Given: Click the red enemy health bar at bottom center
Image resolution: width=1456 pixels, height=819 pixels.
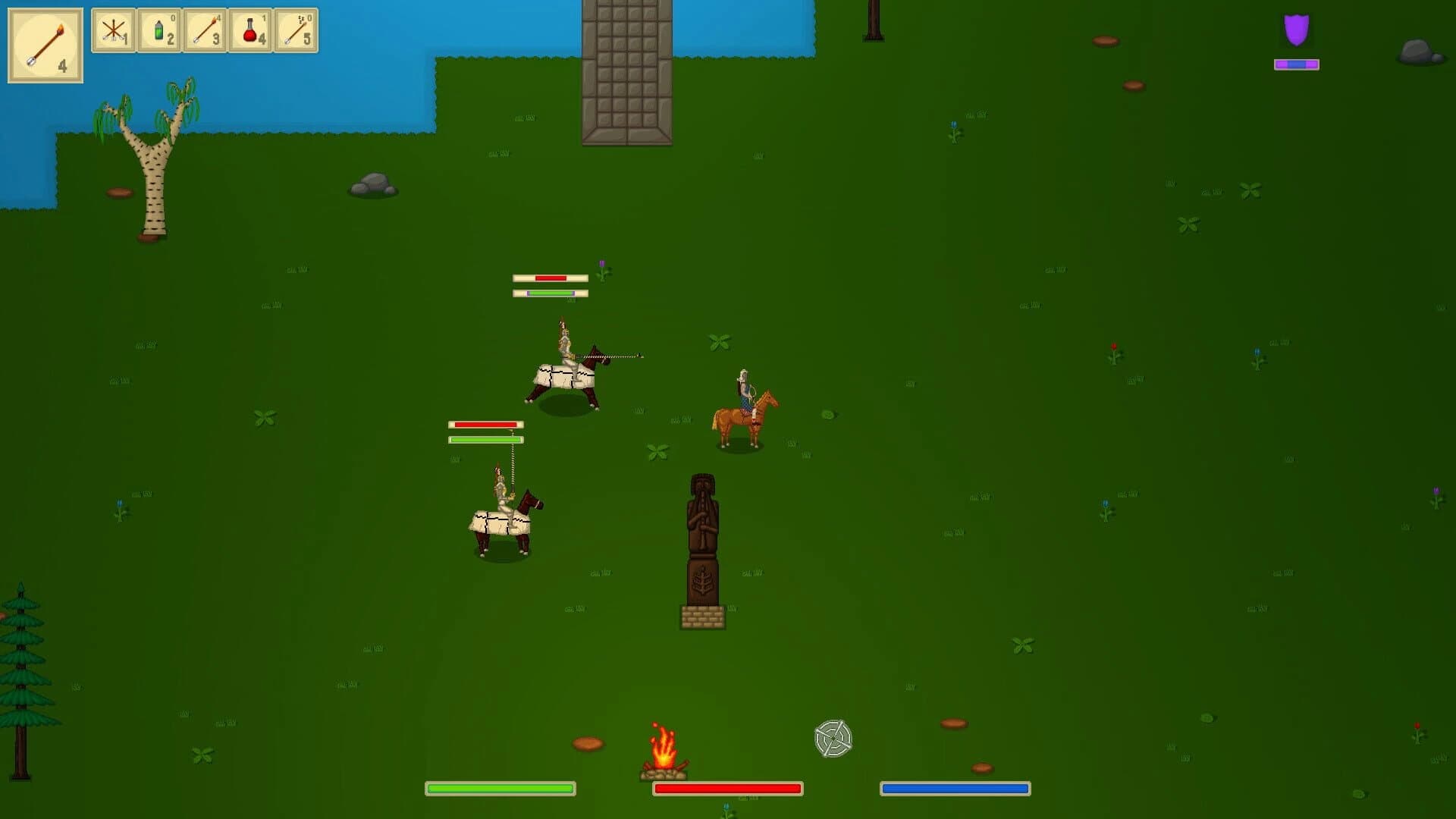Looking at the screenshot, I should pos(727,789).
